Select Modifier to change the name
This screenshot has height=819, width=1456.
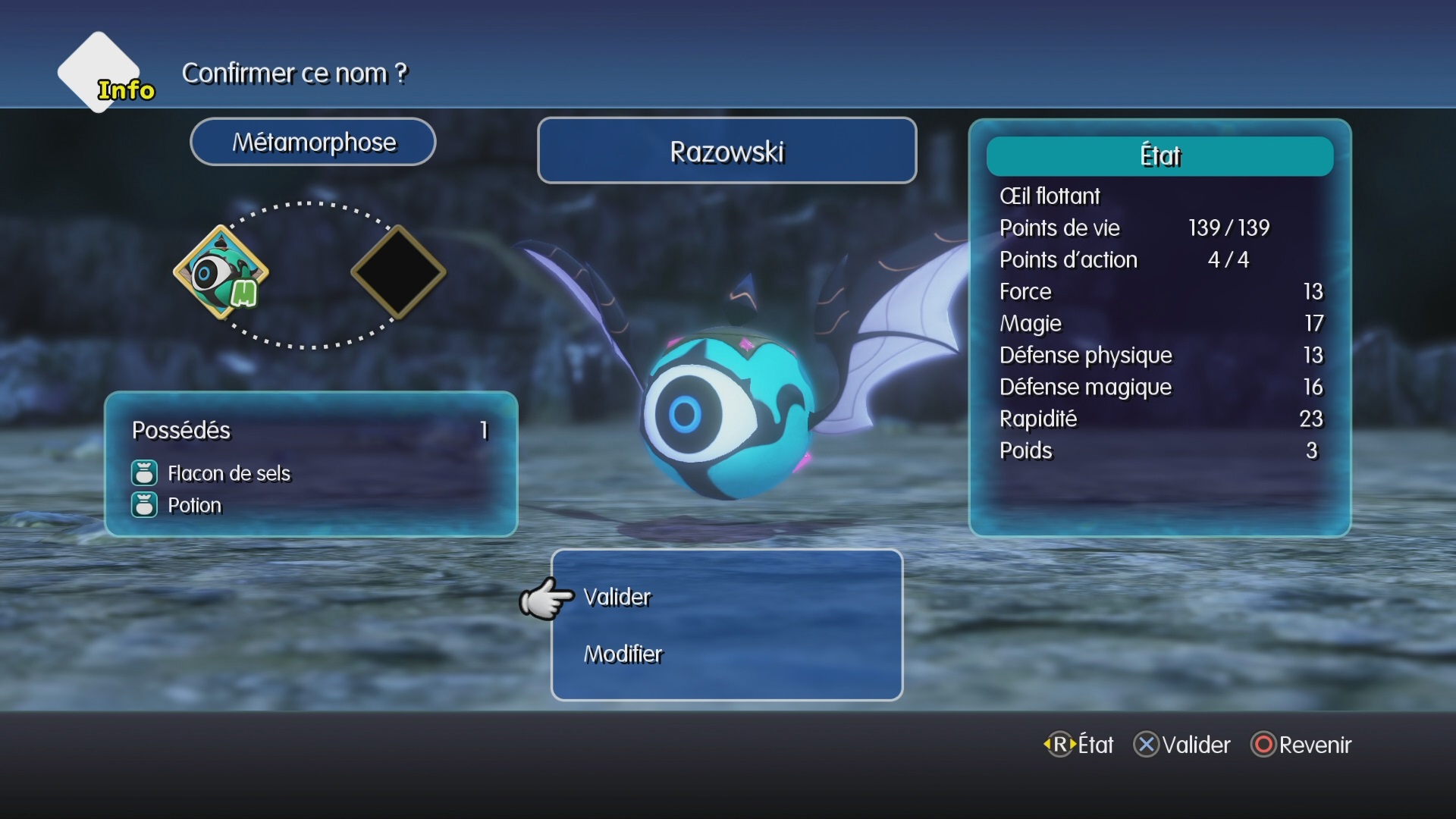(623, 654)
